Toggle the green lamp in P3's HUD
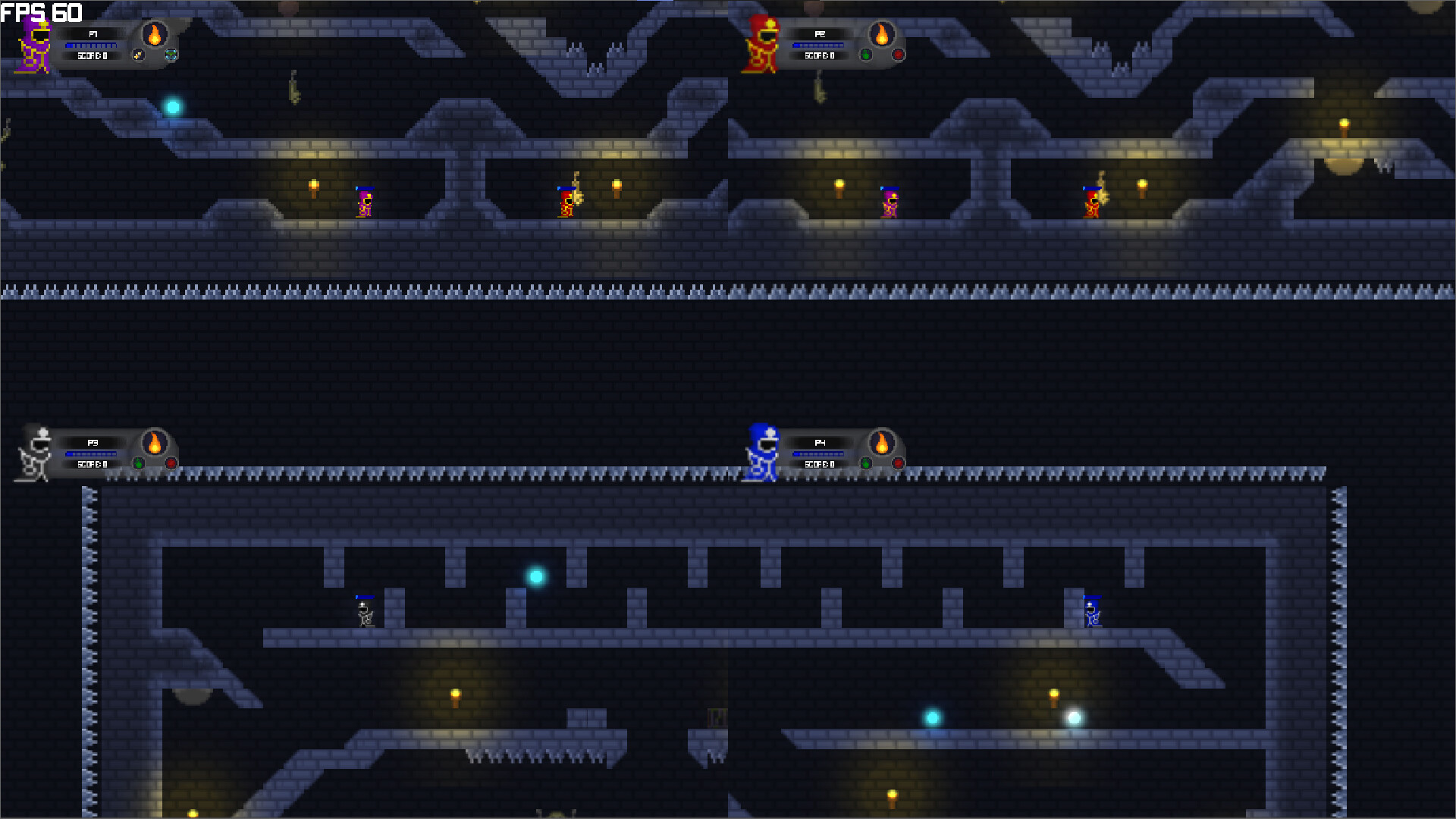Image resolution: width=1456 pixels, height=819 pixels. point(138,463)
